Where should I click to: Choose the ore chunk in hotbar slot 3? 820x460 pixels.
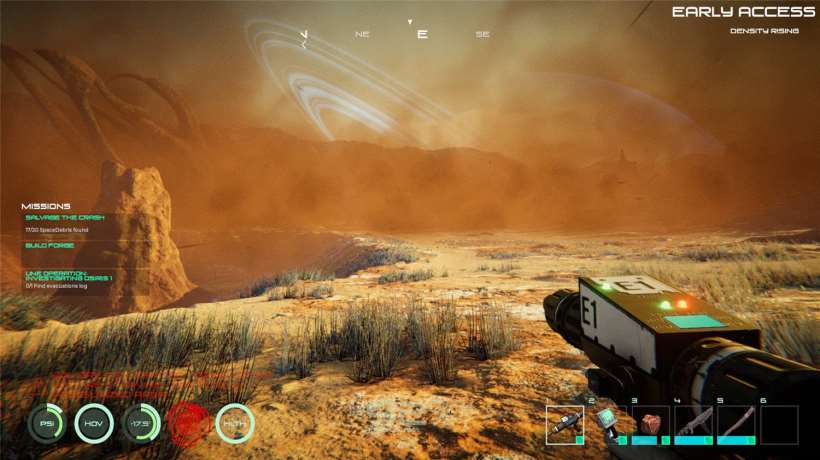click(651, 424)
